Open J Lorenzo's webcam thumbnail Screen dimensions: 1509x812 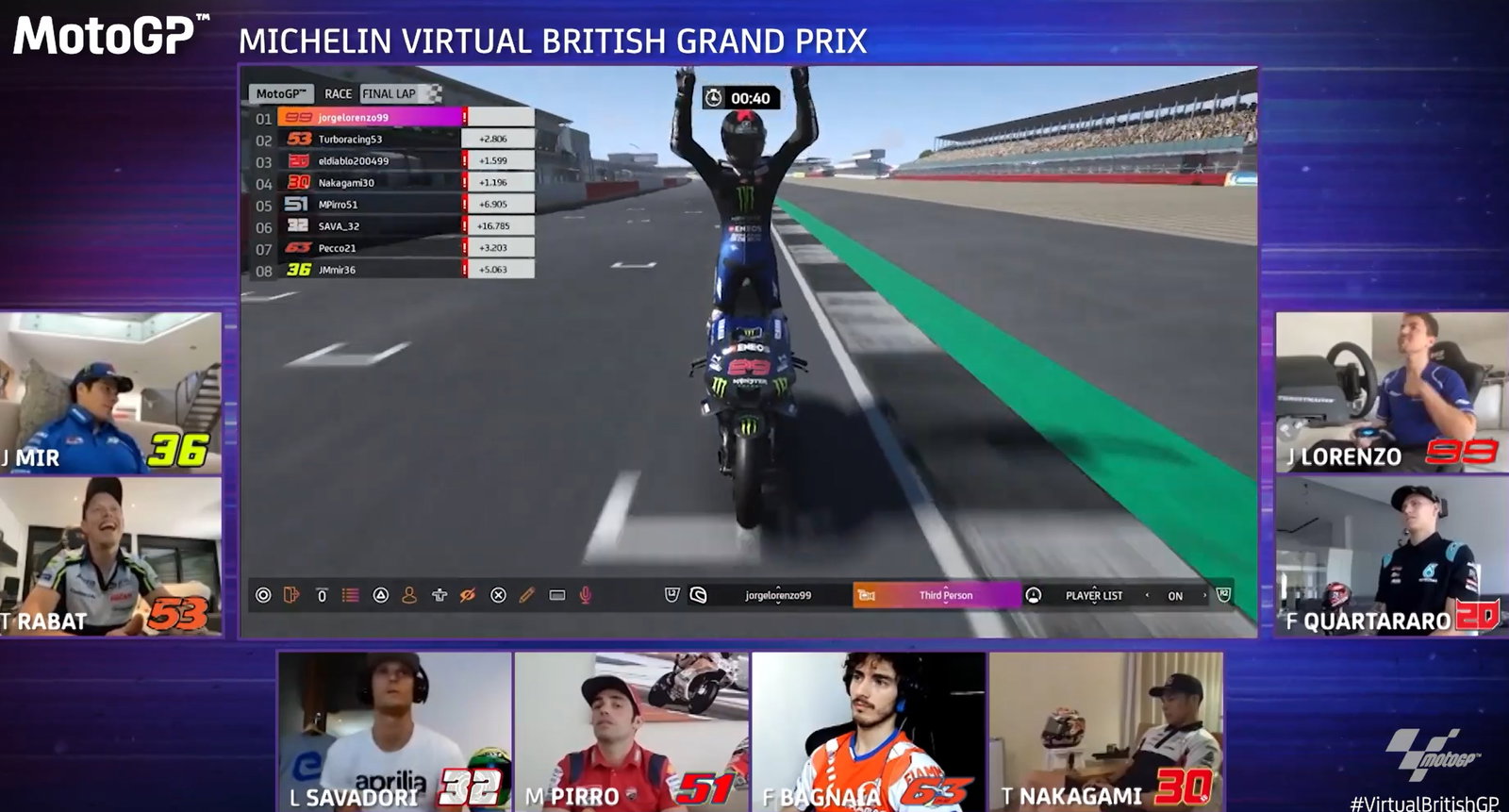pyautogui.click(x=1390, y=392)
